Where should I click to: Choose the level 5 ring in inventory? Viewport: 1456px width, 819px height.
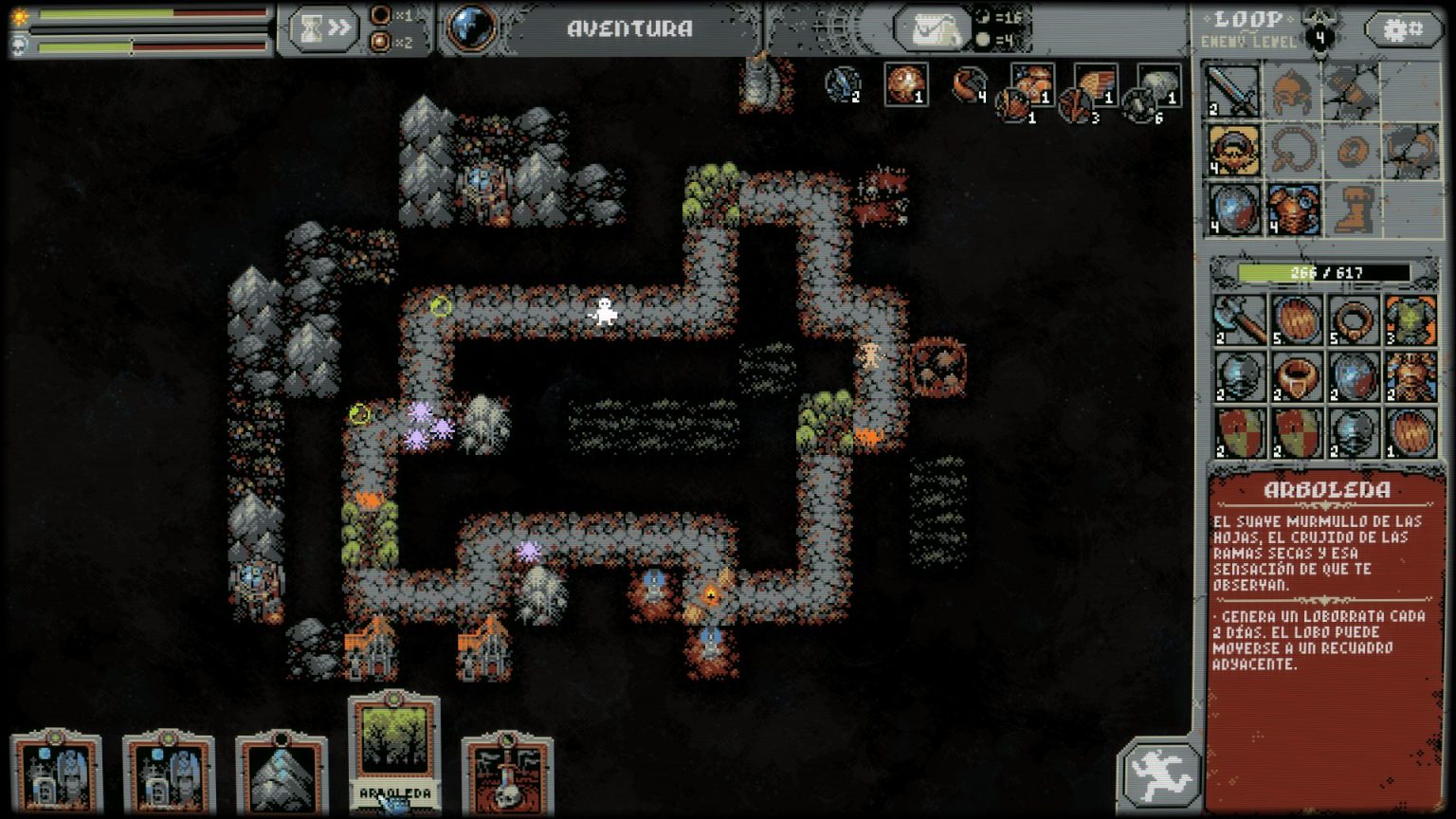click(1354, 319)
